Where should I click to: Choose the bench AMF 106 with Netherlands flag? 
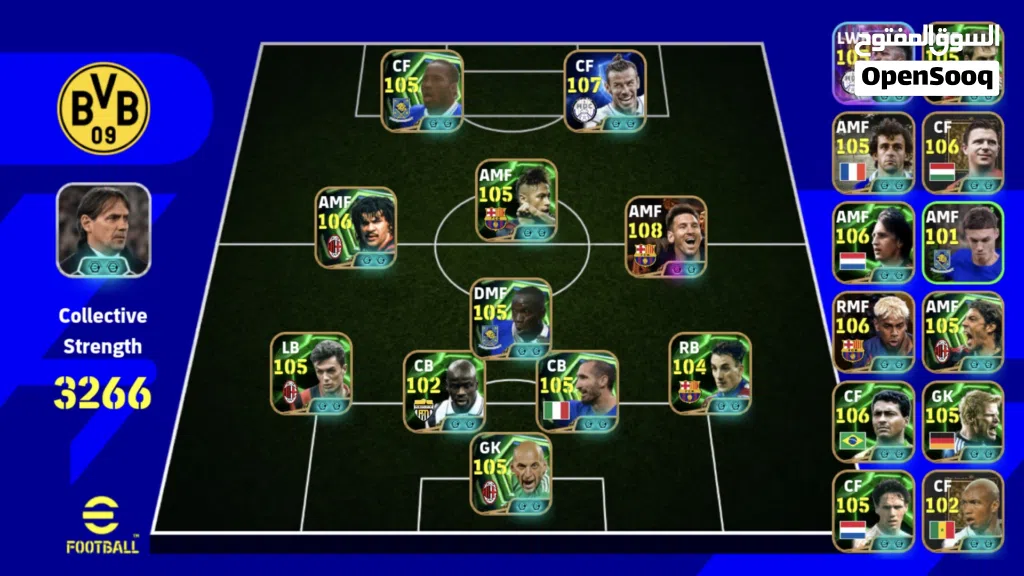click(x=873, y=243)
